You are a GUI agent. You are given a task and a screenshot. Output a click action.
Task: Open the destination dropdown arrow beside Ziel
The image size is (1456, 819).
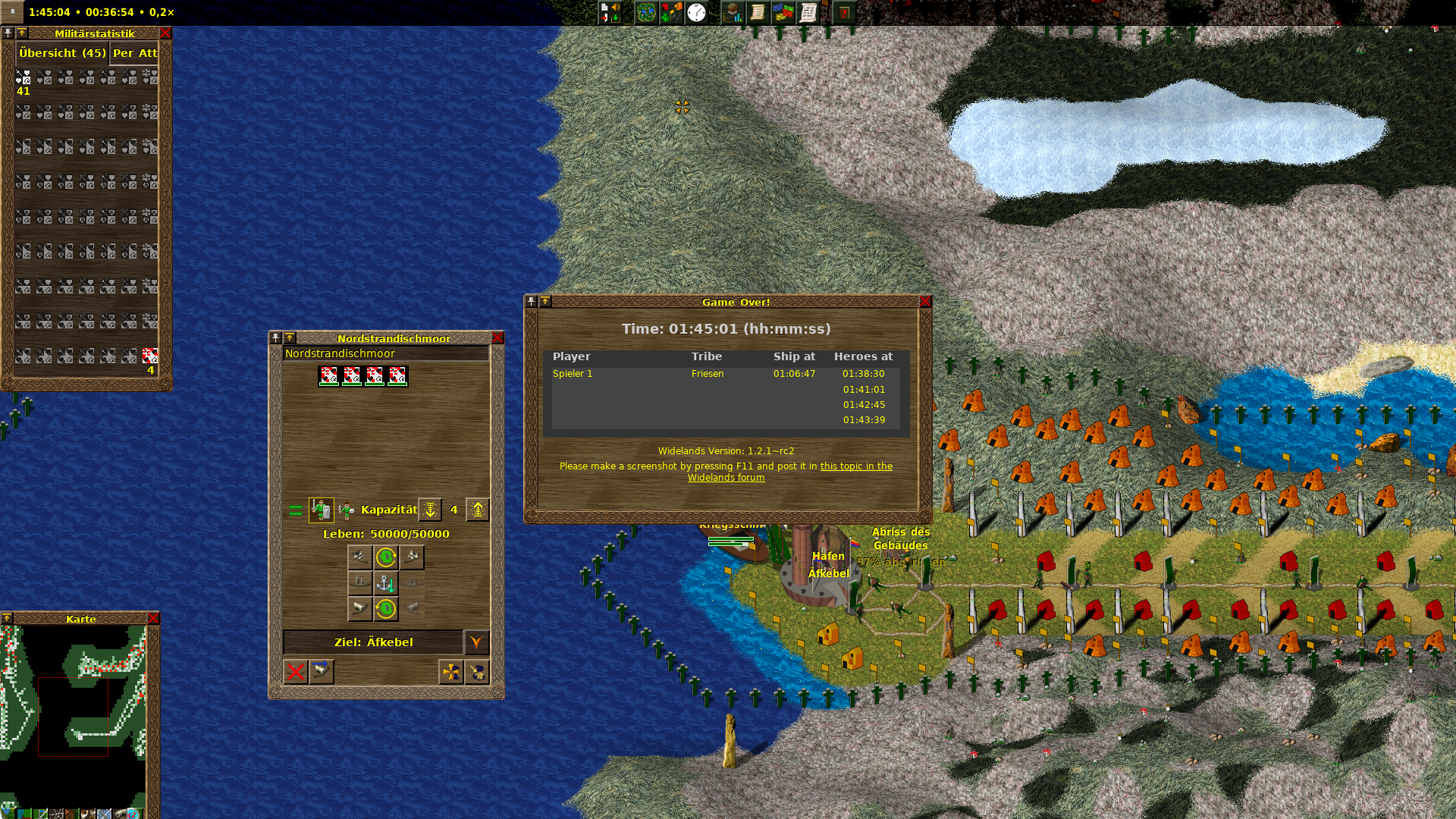pos(476,642)
